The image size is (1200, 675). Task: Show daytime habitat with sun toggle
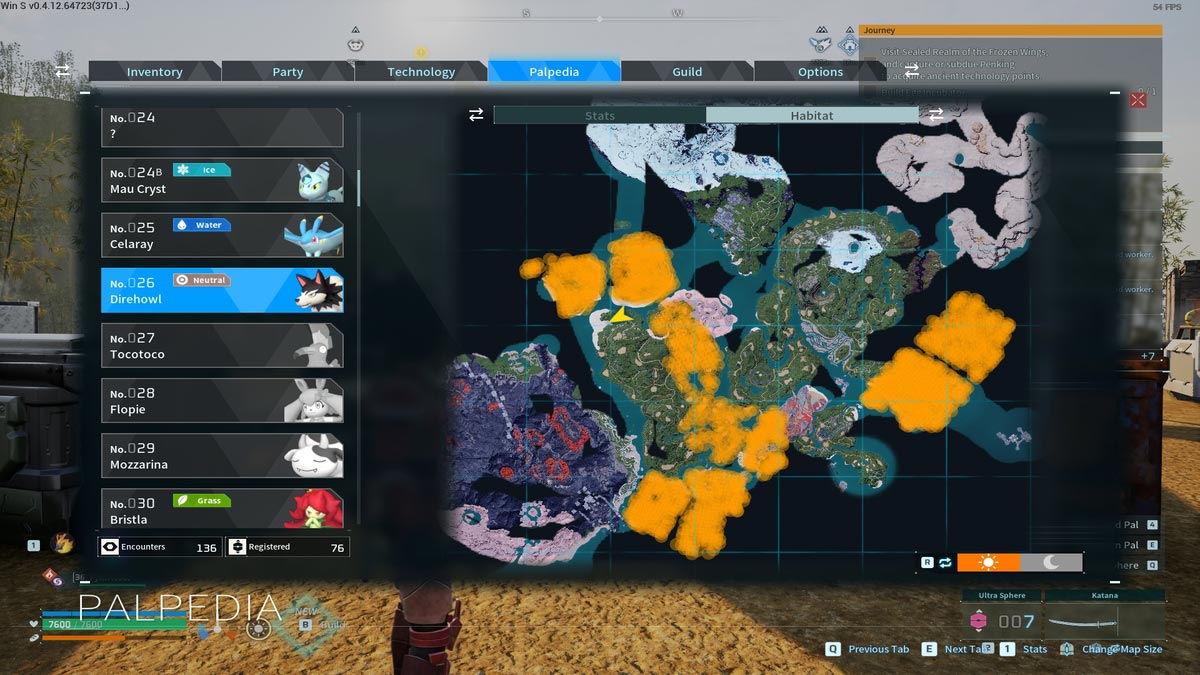pyautogui.click(x=988, y=563)
